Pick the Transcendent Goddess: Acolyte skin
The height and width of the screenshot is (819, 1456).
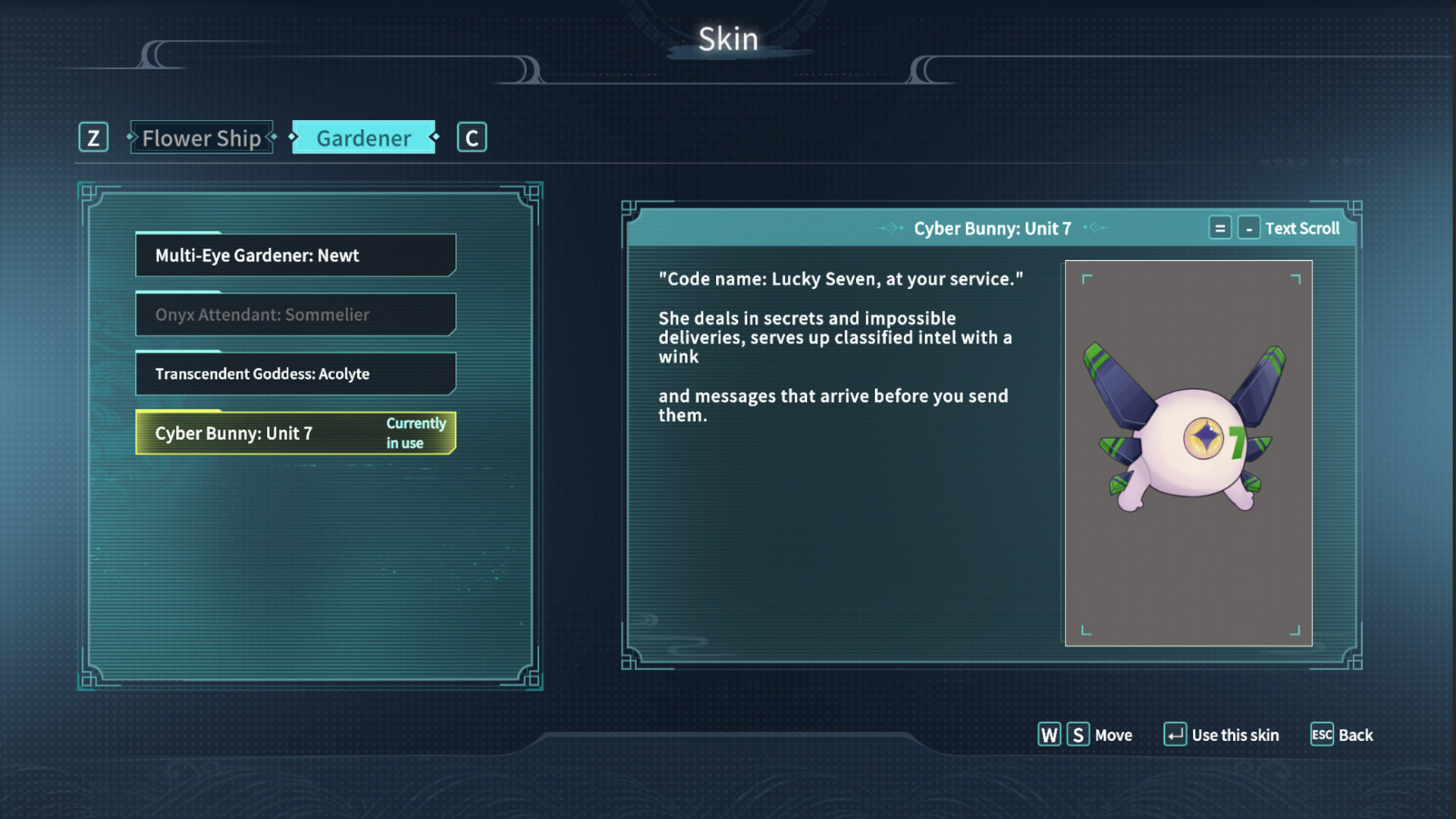(x=296, y=374)
